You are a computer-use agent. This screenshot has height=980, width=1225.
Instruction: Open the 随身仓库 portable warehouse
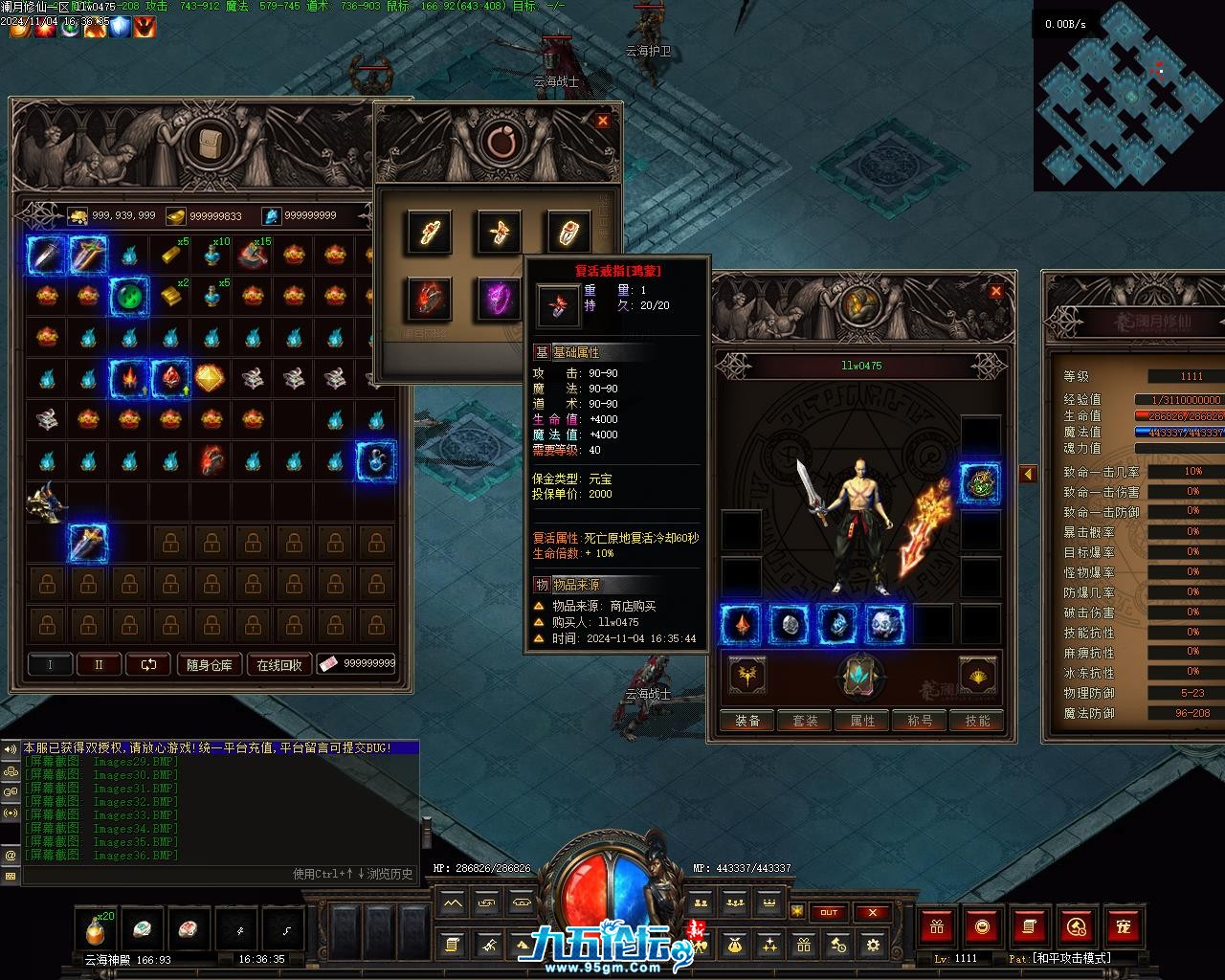coord(209,664)
